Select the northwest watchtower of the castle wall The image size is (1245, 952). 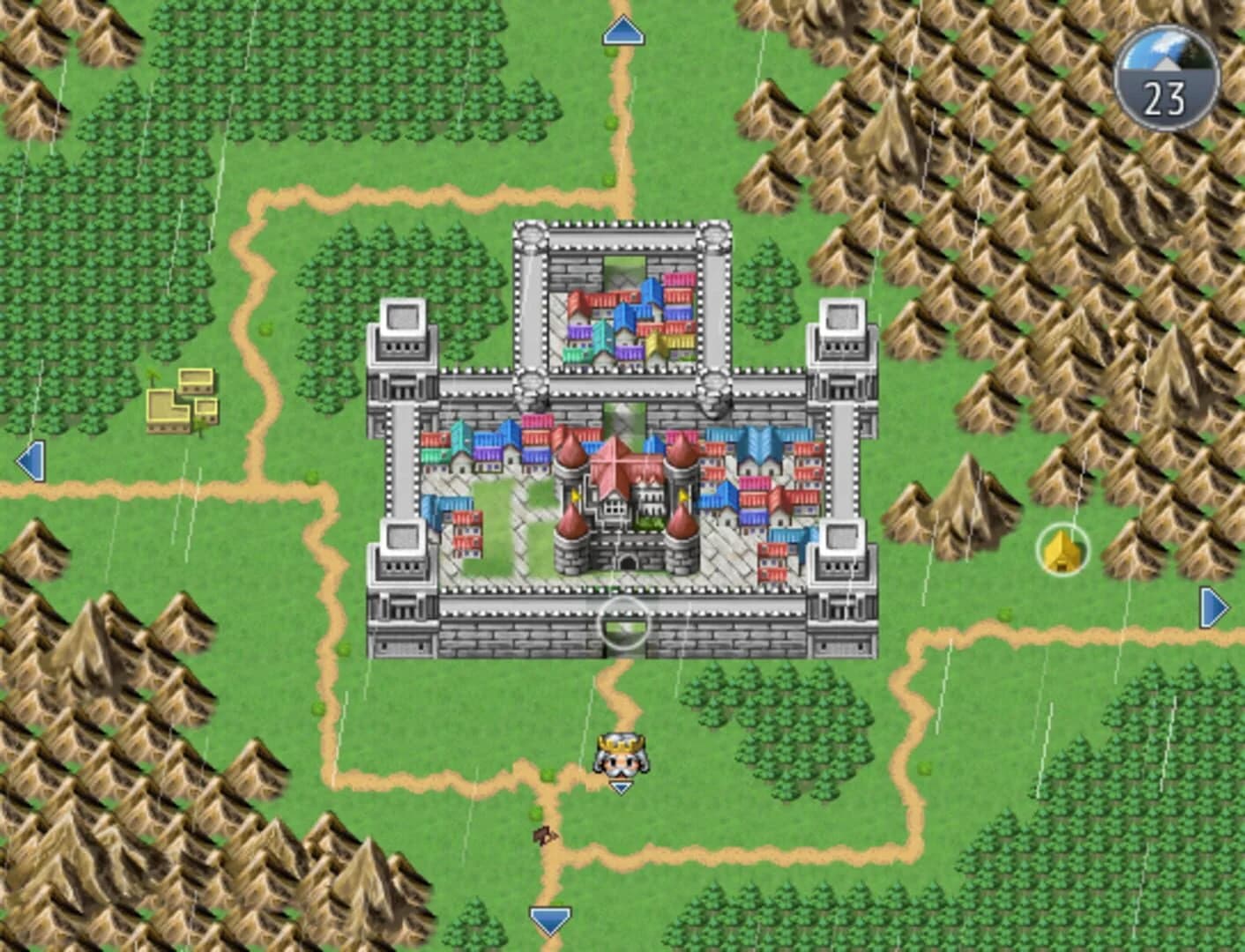[x=403, y=339]
